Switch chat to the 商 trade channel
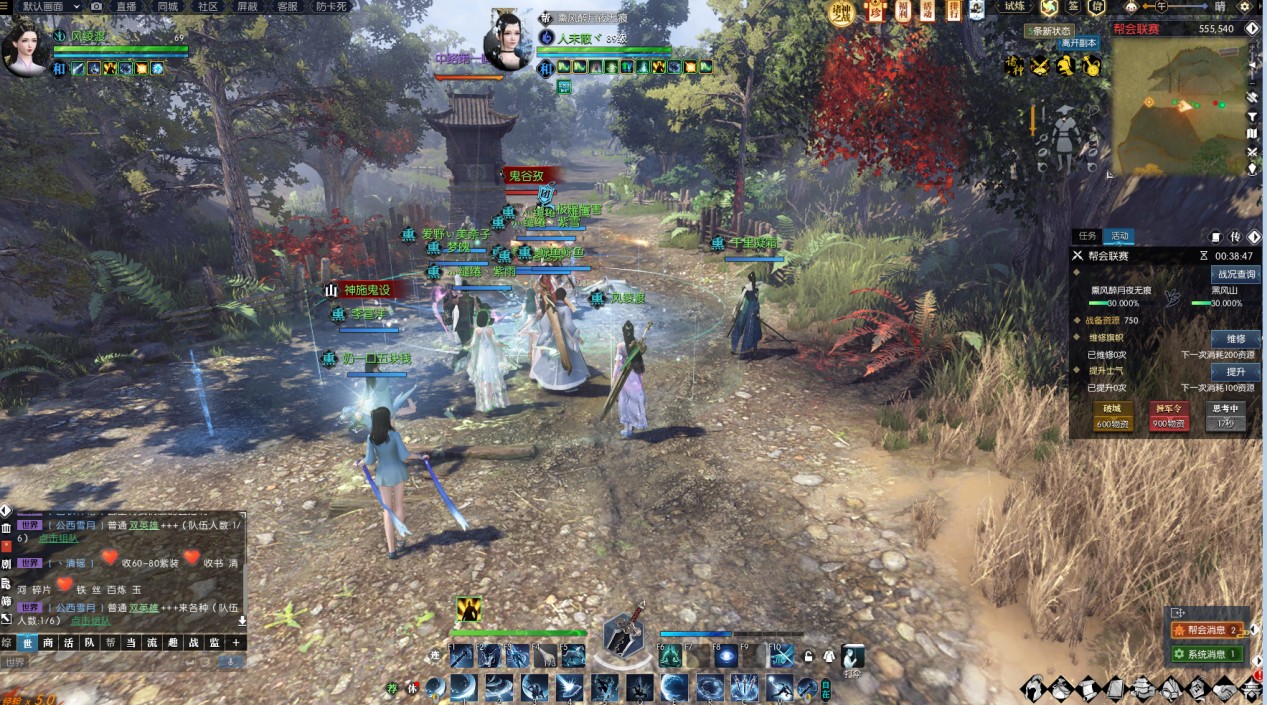 pyautogui.click(x=48, y=643)
